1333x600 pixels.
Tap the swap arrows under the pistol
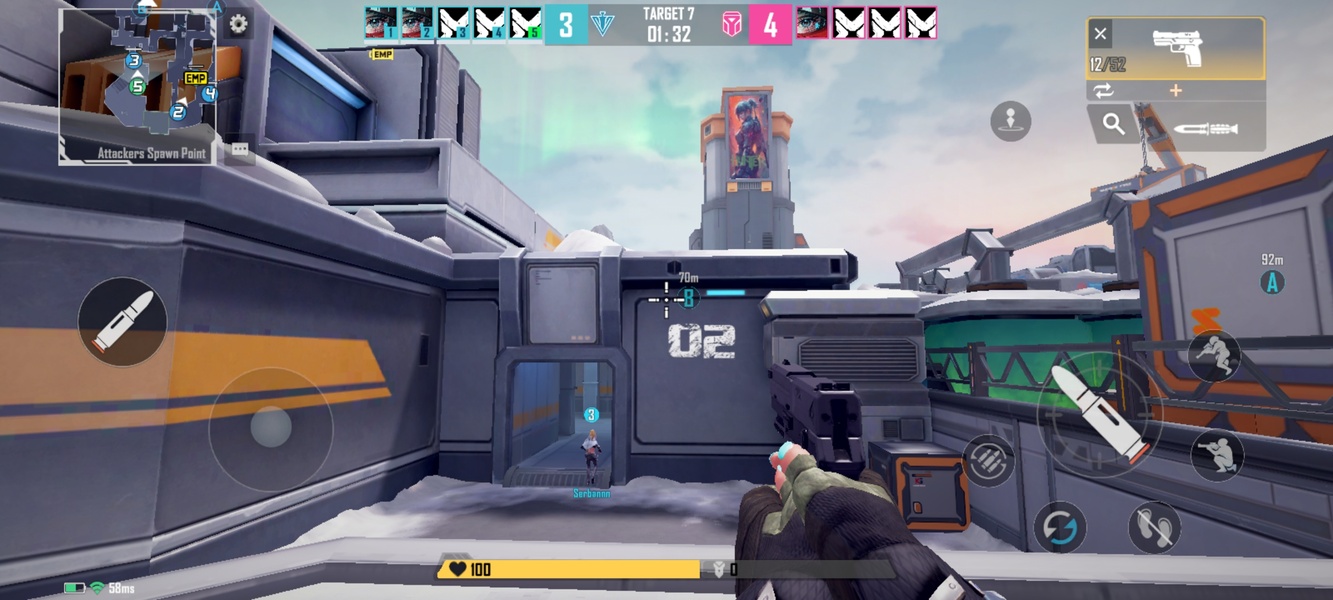(1103, 91)
